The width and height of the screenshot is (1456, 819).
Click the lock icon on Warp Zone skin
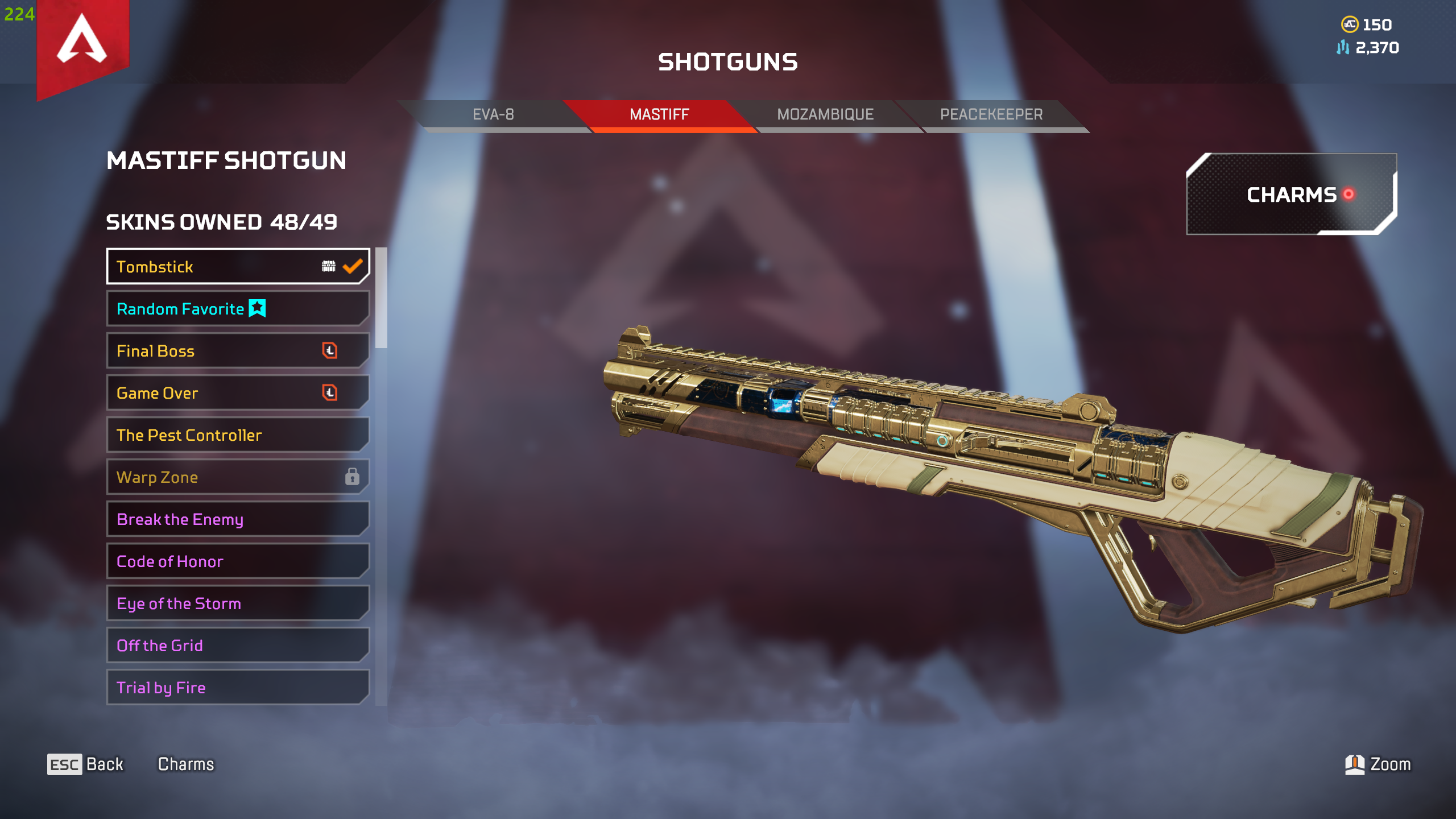click(x=353, y=477)
